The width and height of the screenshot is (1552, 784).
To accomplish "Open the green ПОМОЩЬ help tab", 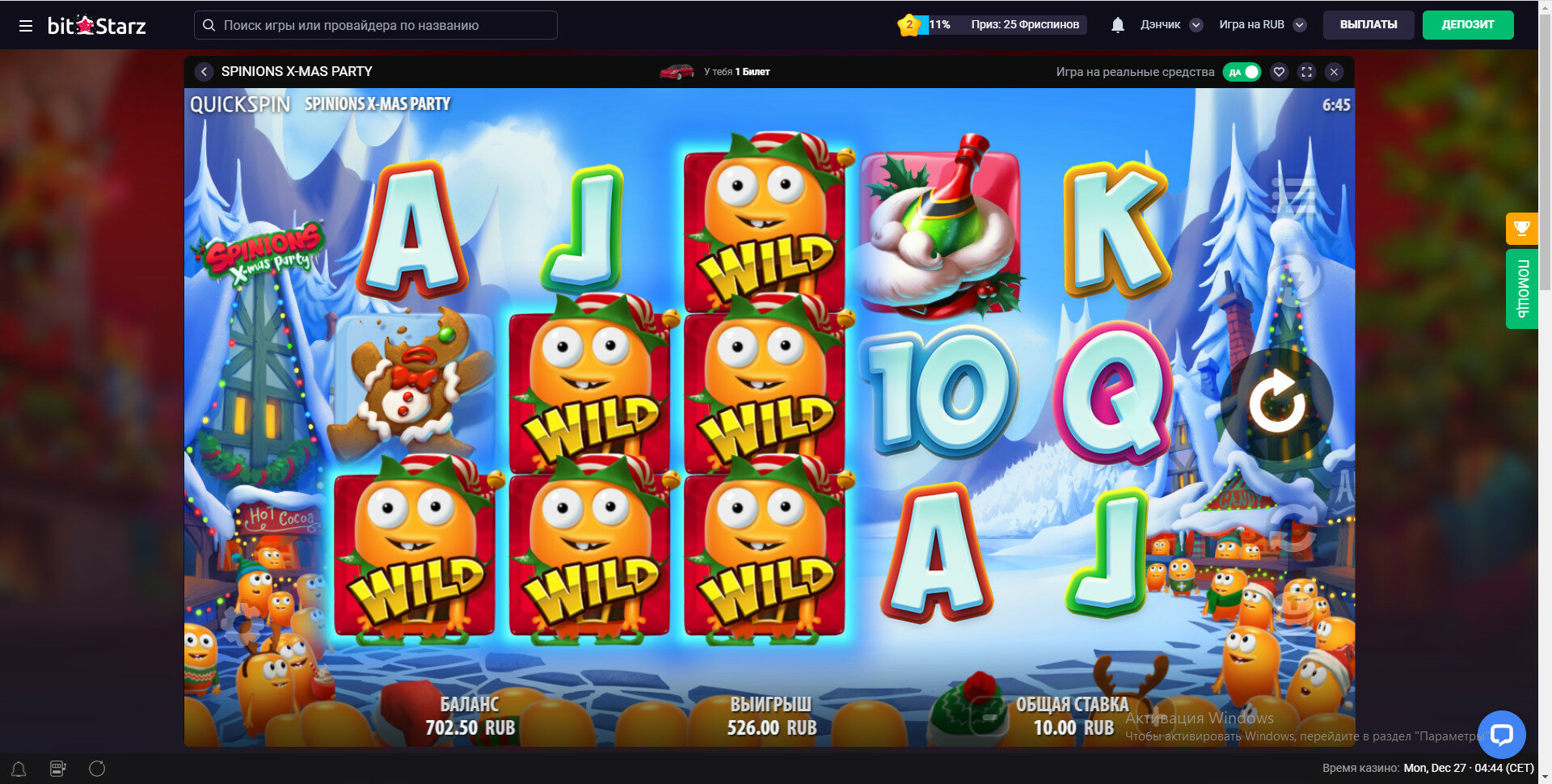I will 1521,289.
